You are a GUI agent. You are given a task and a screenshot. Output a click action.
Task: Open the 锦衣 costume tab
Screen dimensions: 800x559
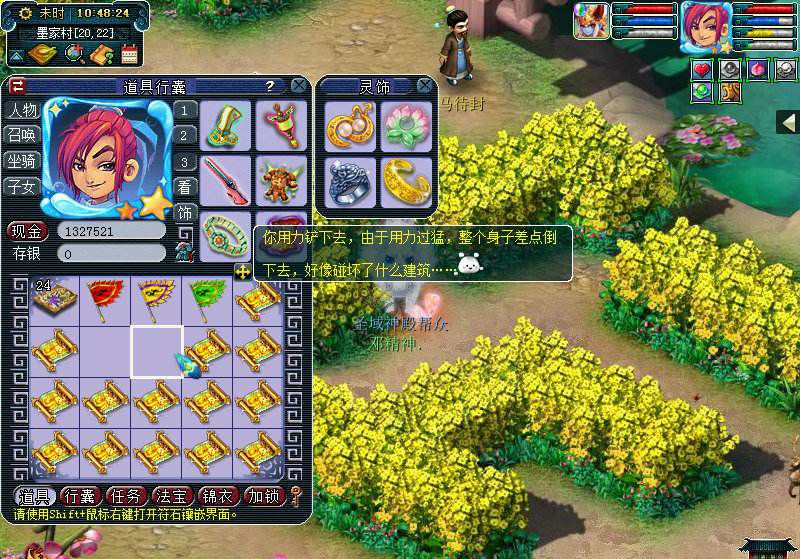(x=219, y=495)
